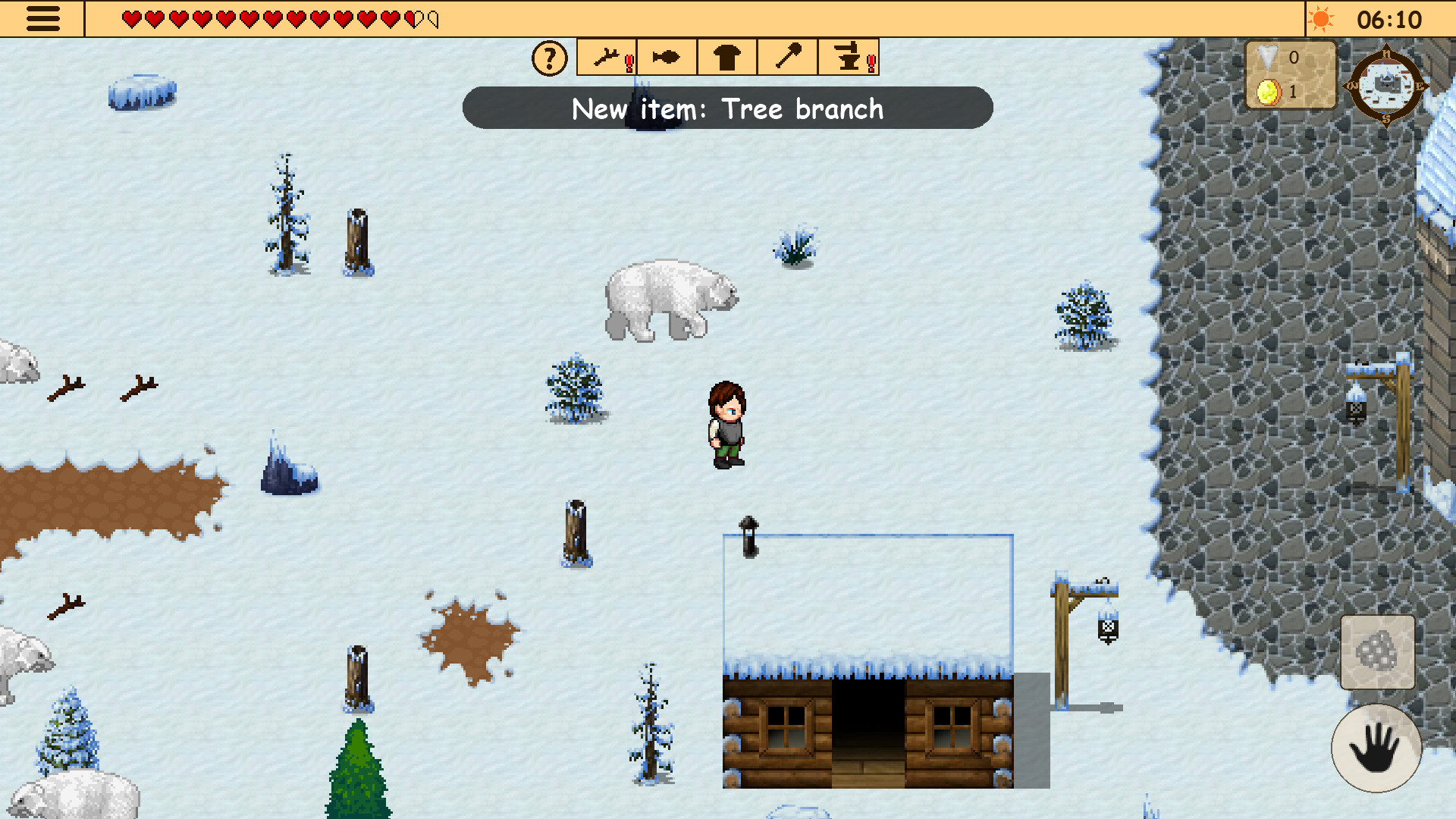Screen dimensions: 1456x819
Task: Open the hamburger main menu
Action: (x=43, y=20)
